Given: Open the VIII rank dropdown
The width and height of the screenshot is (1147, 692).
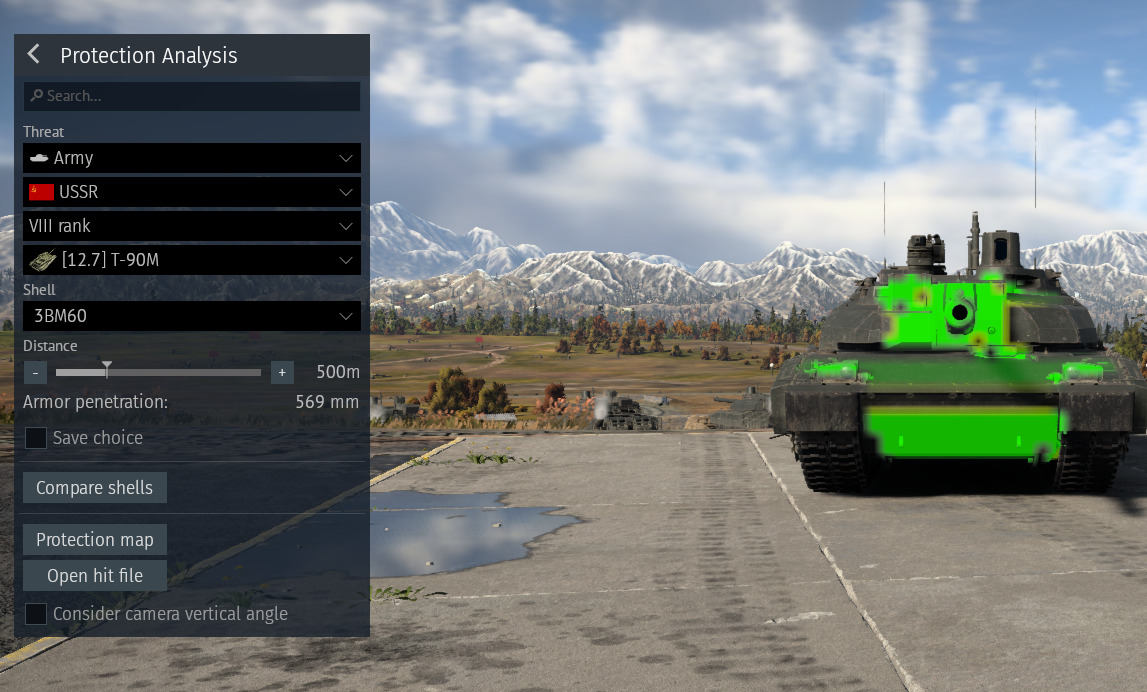Looking at the screenshot, I should click(x=192, y=226).
